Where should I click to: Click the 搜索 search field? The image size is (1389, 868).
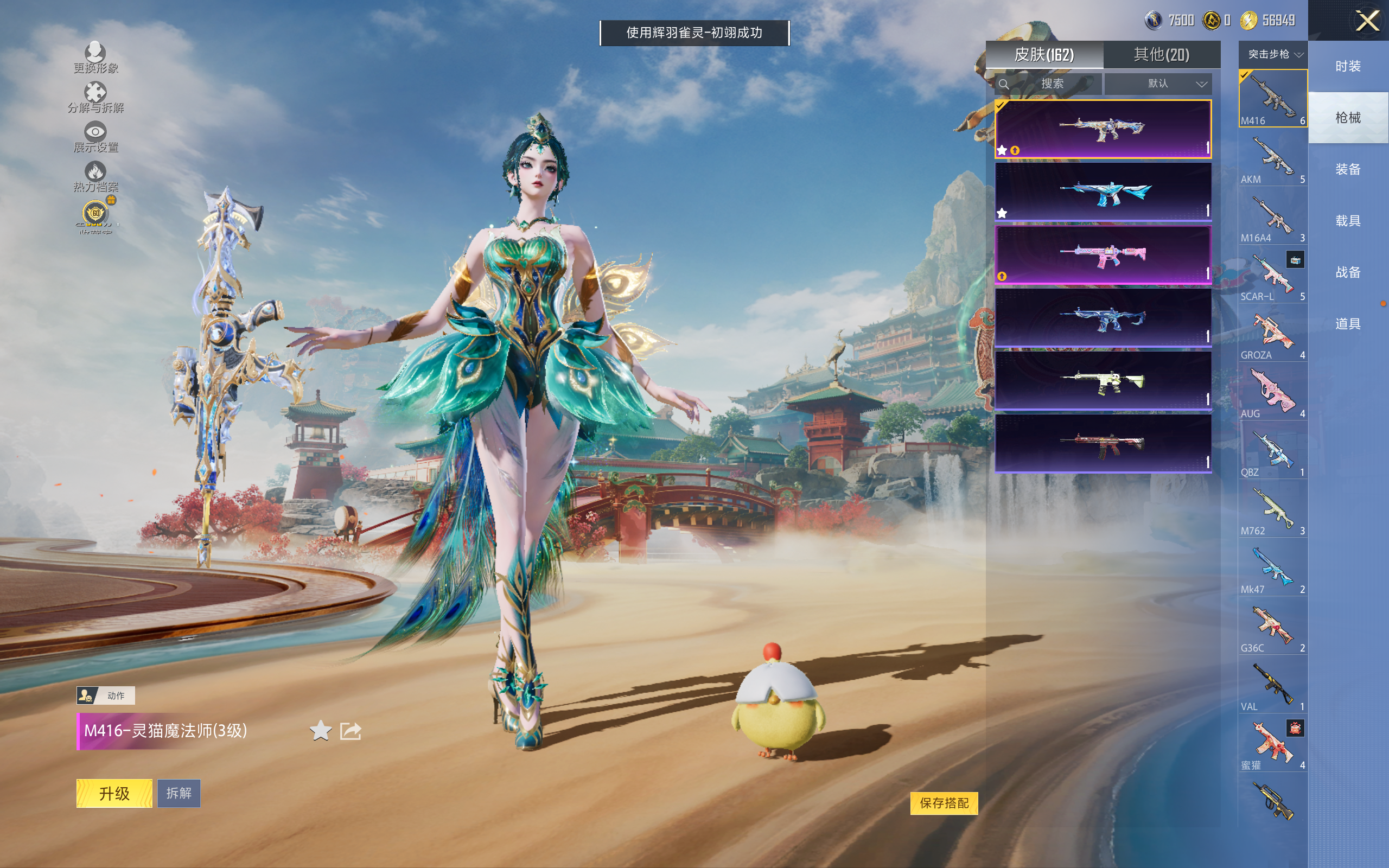[x=1052, y=84]
